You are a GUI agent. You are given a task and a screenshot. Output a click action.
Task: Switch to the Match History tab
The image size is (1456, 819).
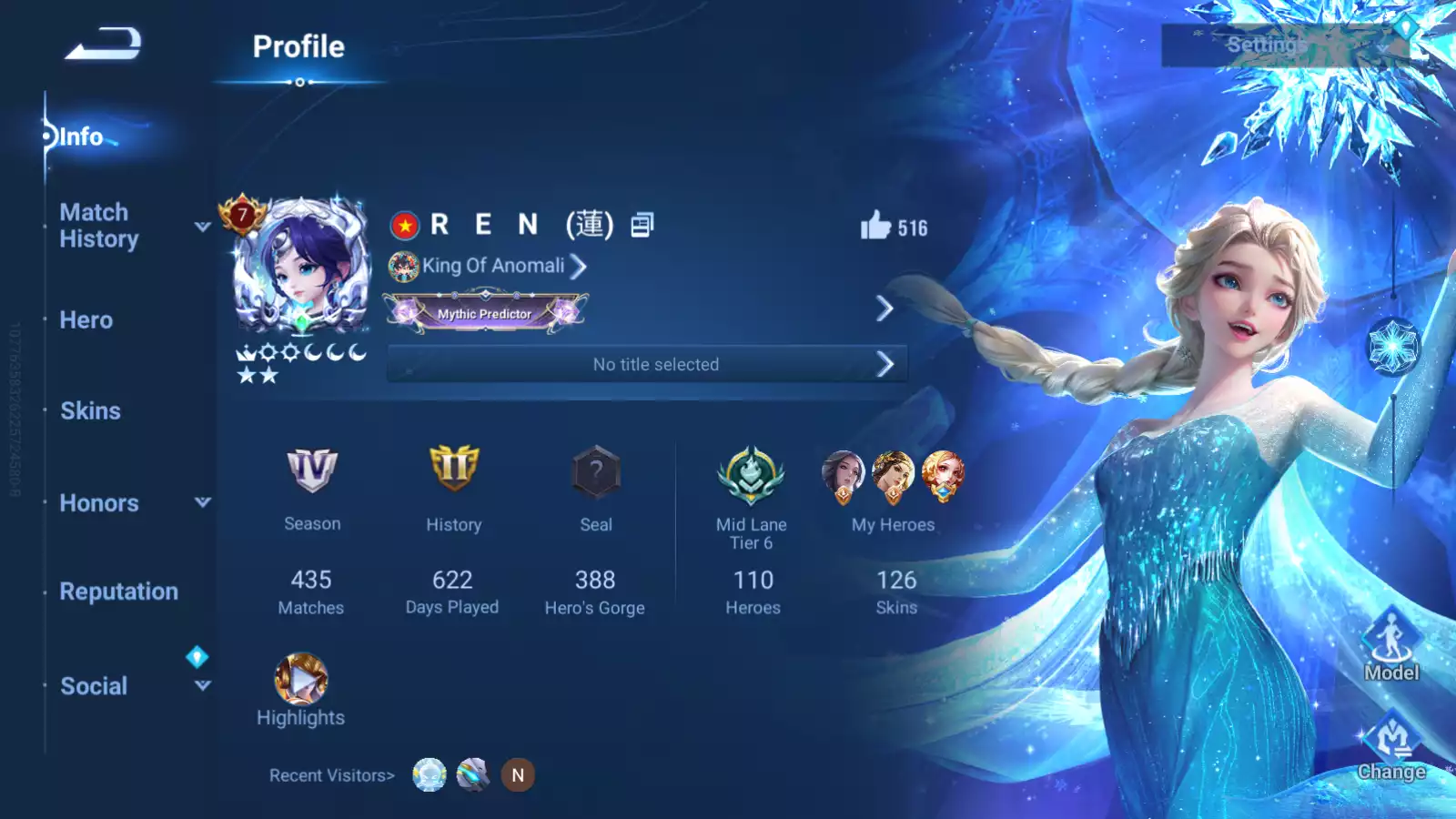click(99, 226)
